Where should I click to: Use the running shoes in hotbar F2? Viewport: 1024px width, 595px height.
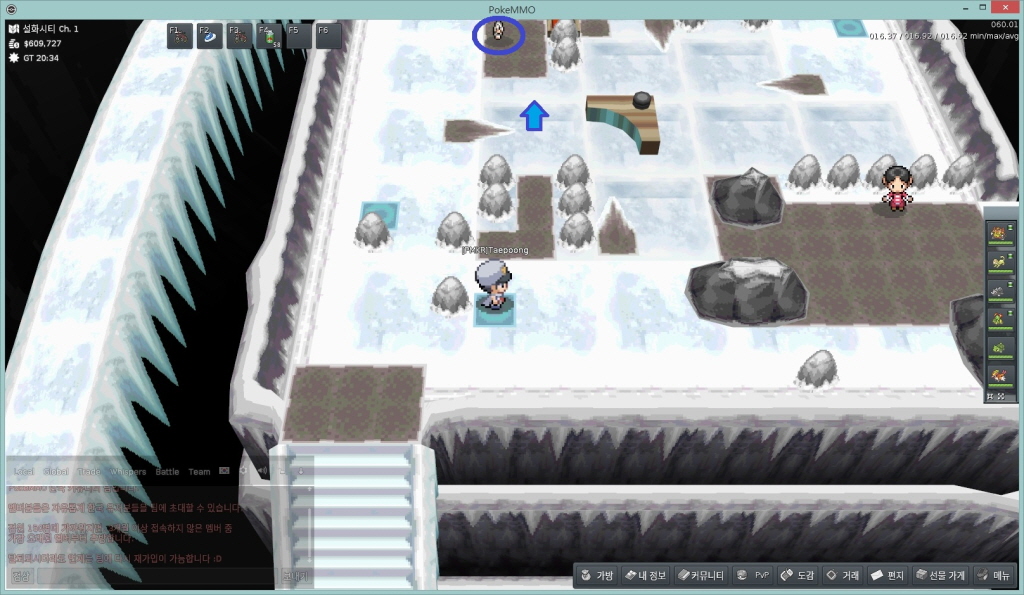[x=209, y=36]
